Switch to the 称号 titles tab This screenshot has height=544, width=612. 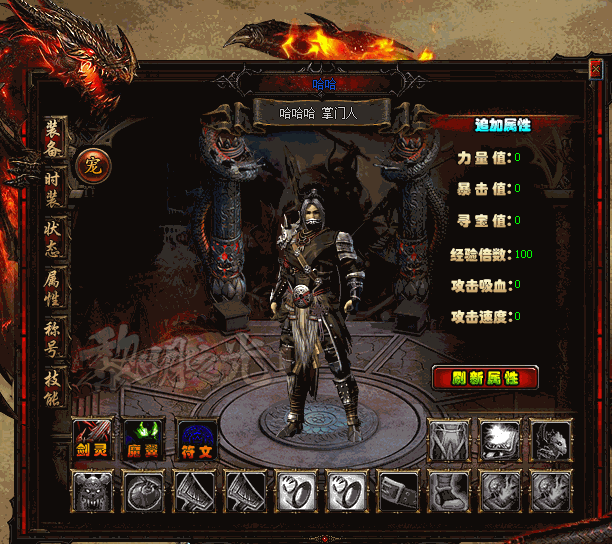[x=54, y=337]
